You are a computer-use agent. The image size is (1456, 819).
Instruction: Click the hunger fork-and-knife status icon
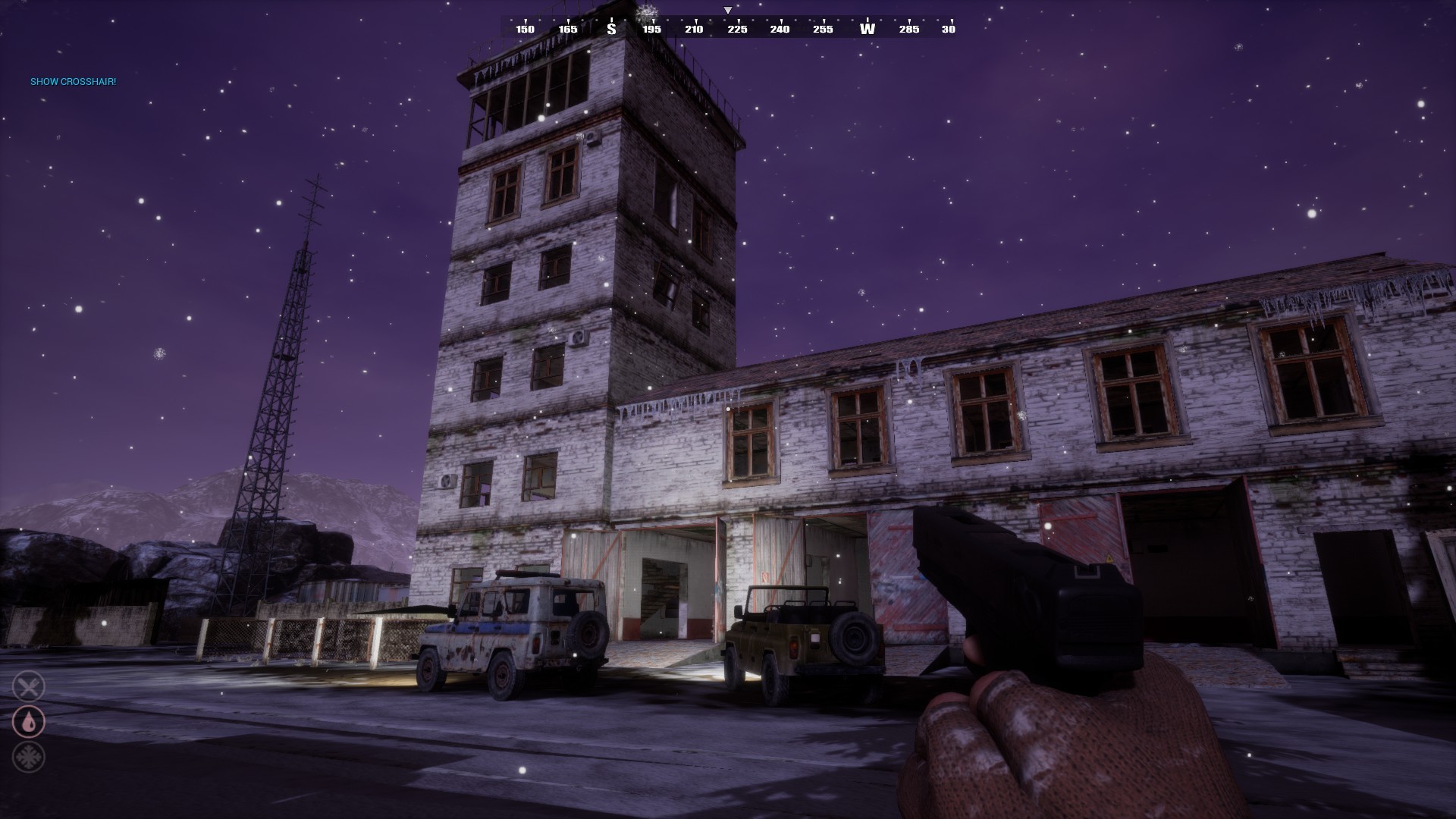pyautogui.click(x=29, y=687)
